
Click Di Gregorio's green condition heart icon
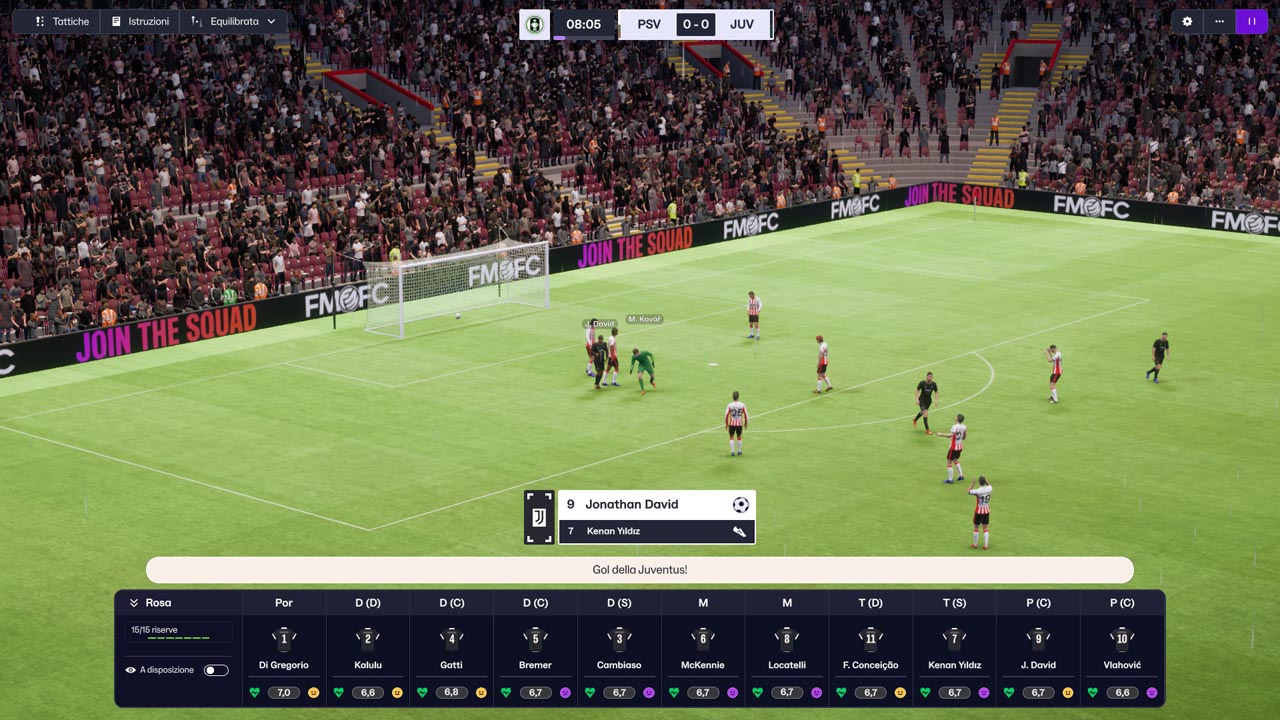pyautogui.click(x=255, y=692)
